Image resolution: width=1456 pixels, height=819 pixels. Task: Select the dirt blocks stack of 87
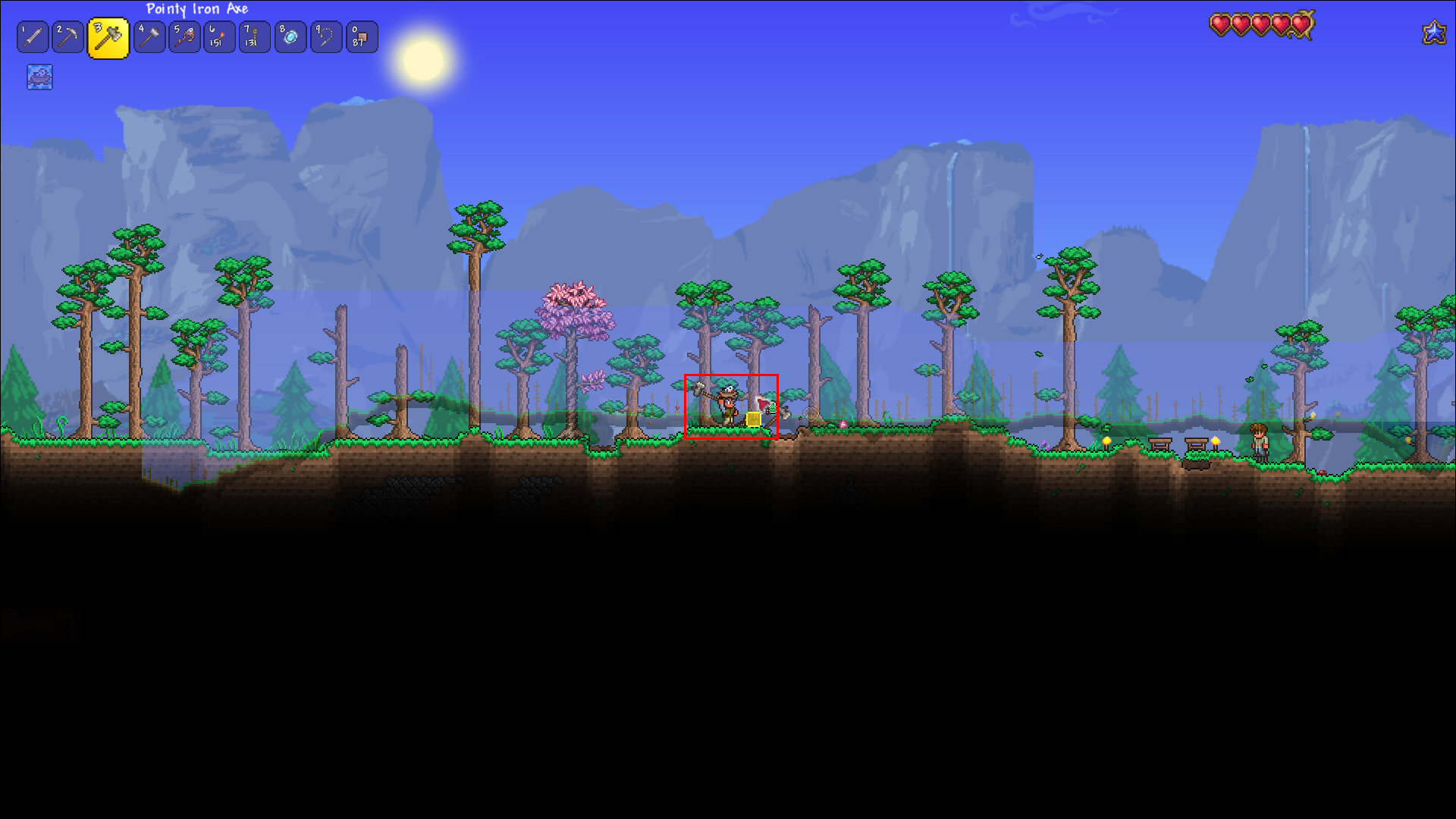pos(361,36)
